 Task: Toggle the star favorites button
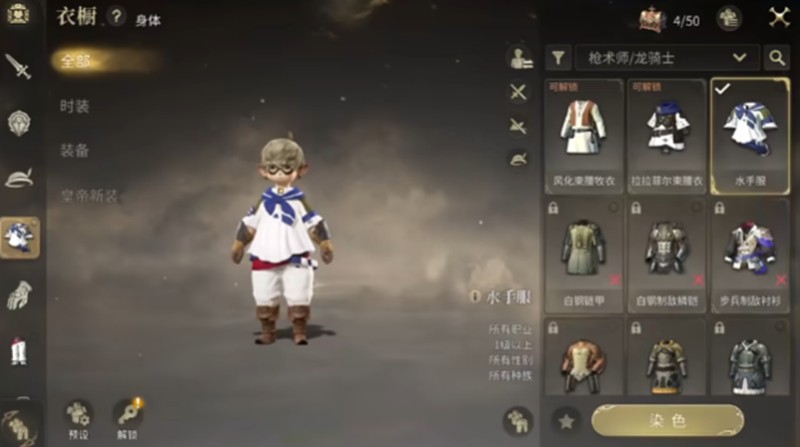[565, 420]
